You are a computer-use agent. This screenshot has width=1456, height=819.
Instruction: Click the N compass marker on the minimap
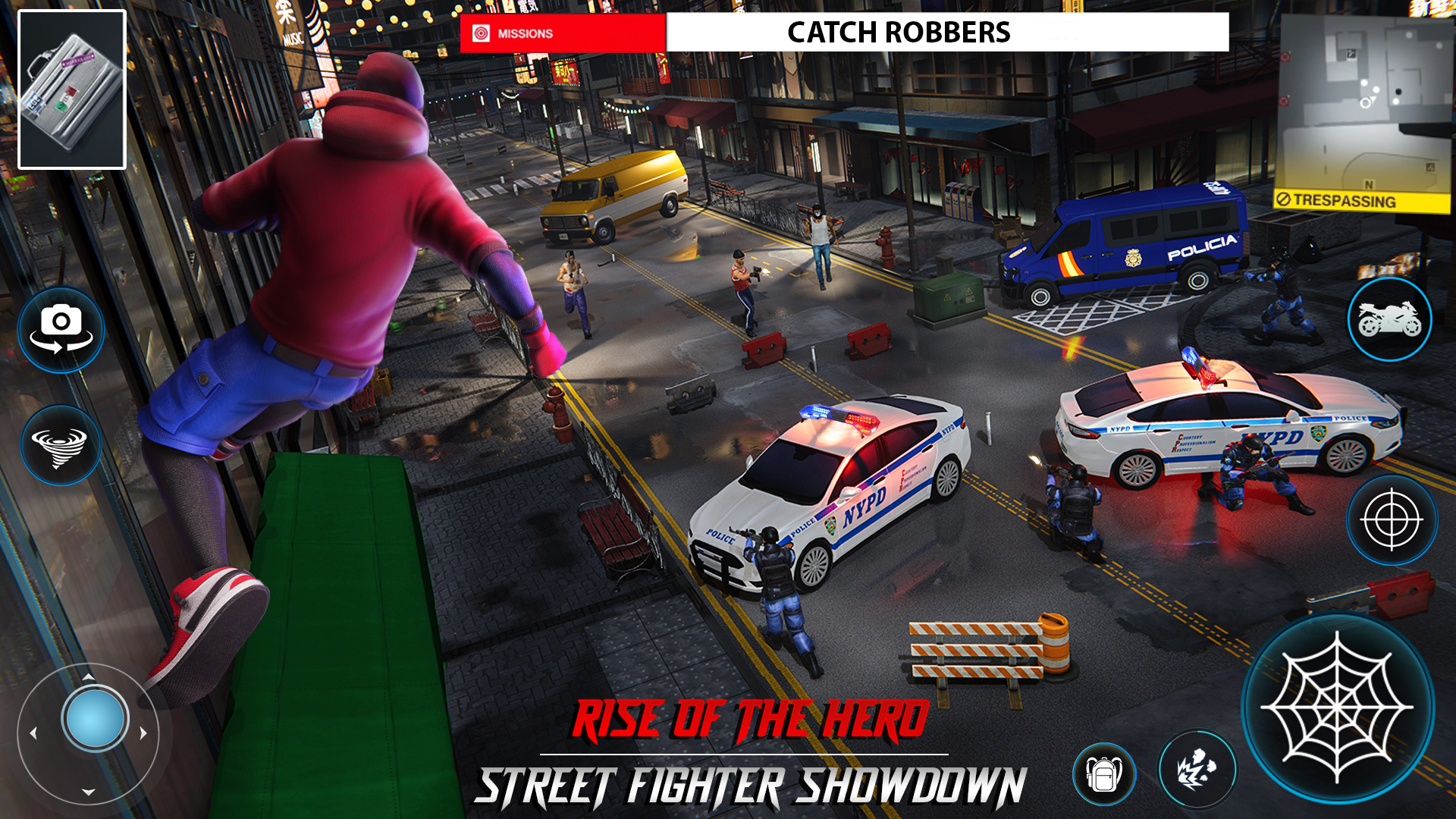1369,185
